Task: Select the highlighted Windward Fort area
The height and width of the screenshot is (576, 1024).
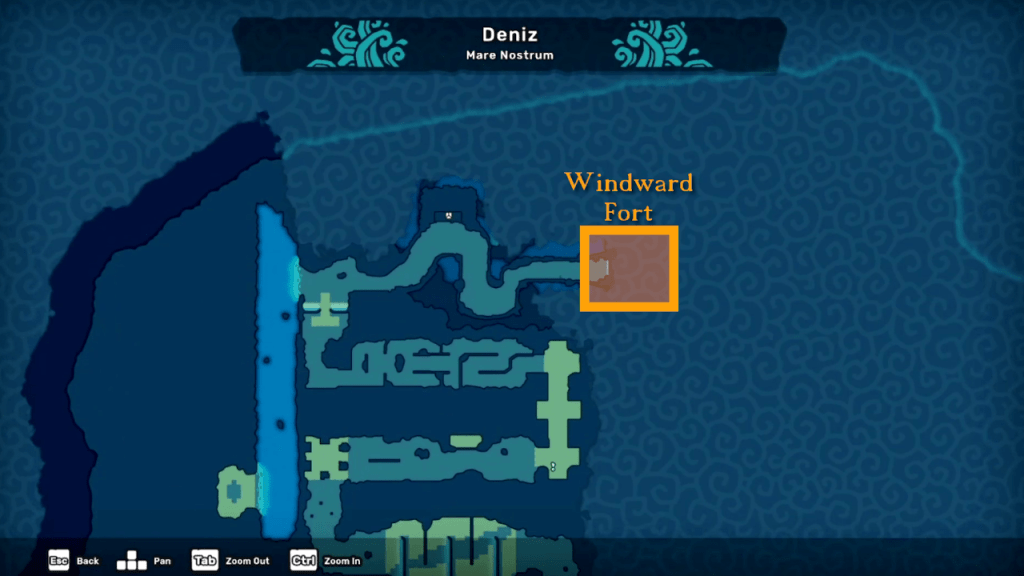Action: (629, 268)
